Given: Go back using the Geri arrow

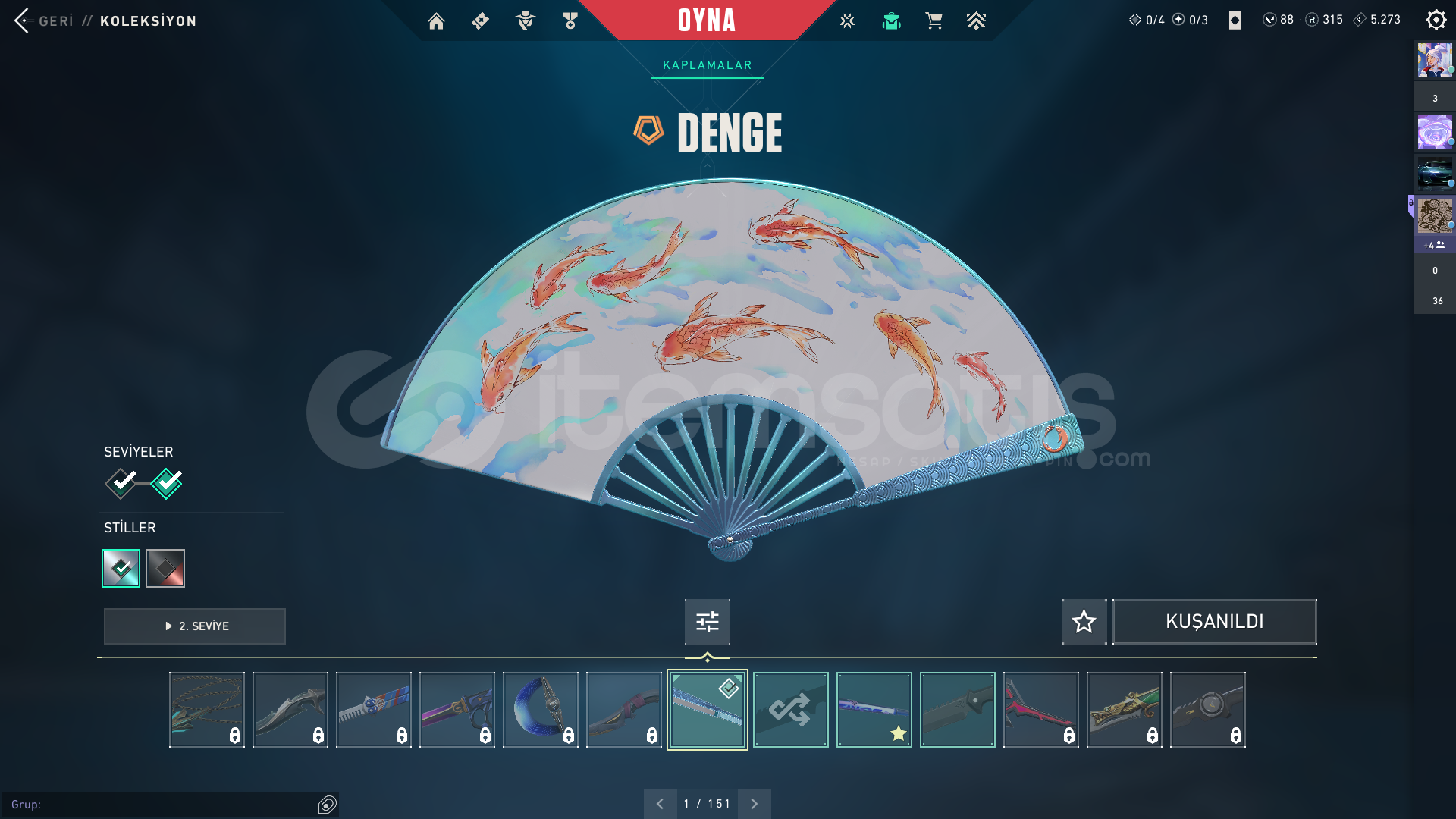Looking at the screenshot, I should (x=22, y=20).
